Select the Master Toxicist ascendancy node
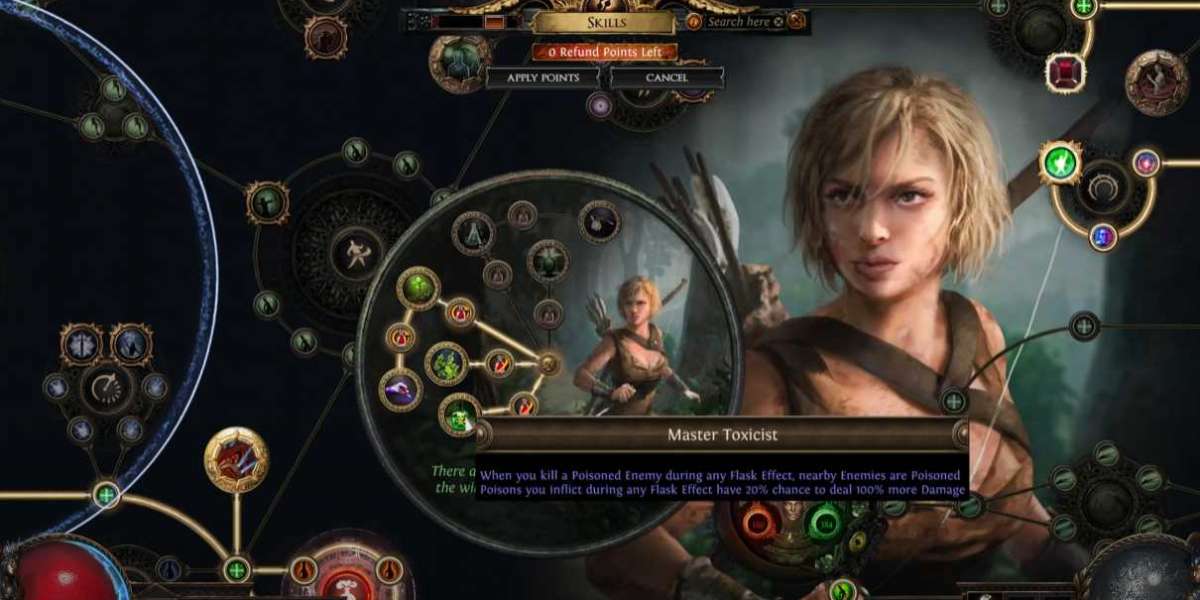 pyautogui.click(x=460, y=414)
